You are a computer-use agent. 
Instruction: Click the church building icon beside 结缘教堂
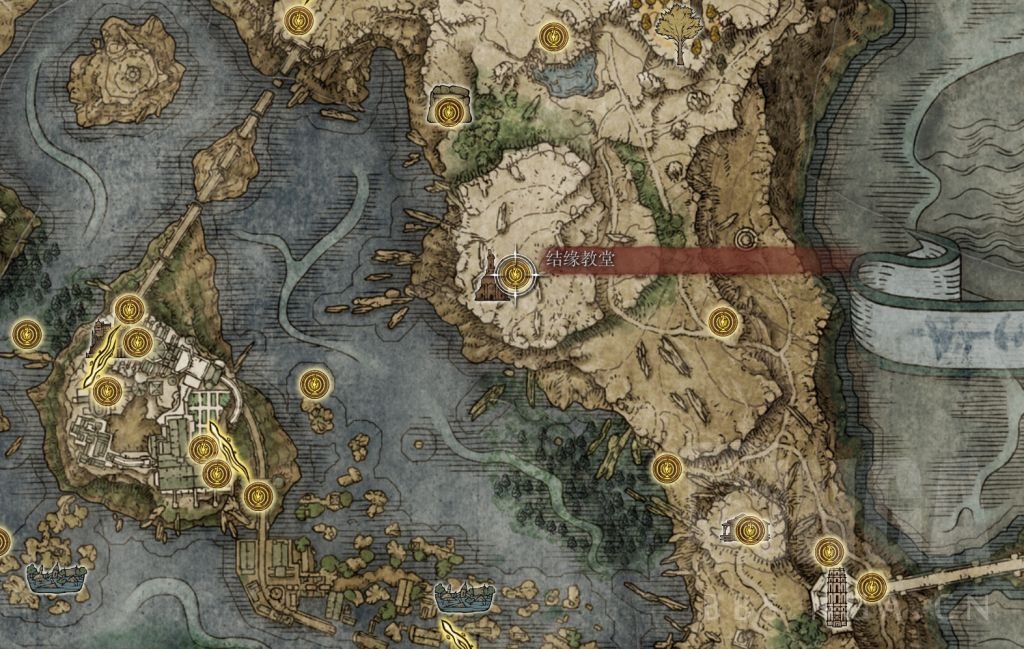click(x=491, y=277)
